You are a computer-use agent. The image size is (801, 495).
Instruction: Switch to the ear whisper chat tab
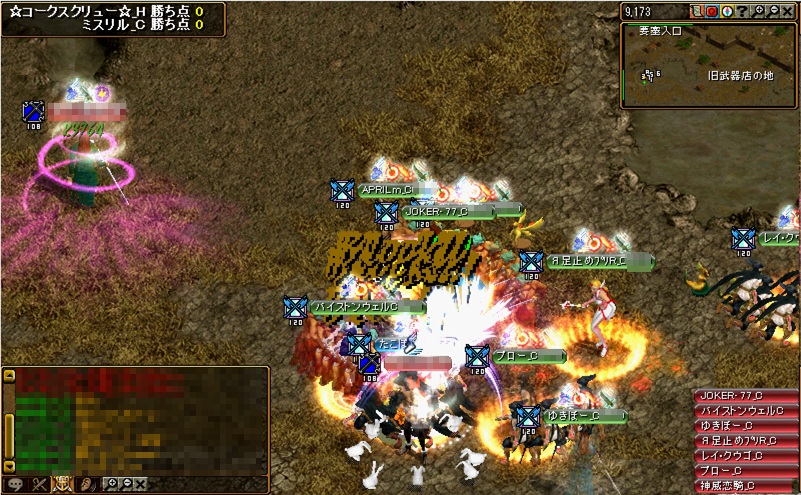coord(87,484)
